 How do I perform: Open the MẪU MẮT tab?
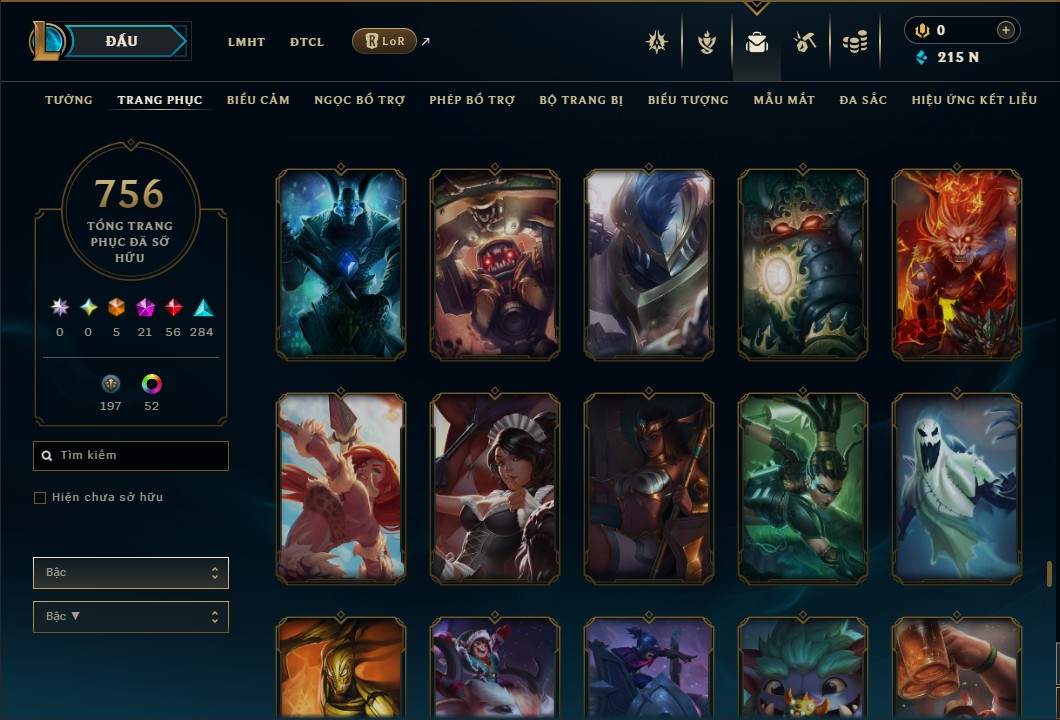coord(784,100)
